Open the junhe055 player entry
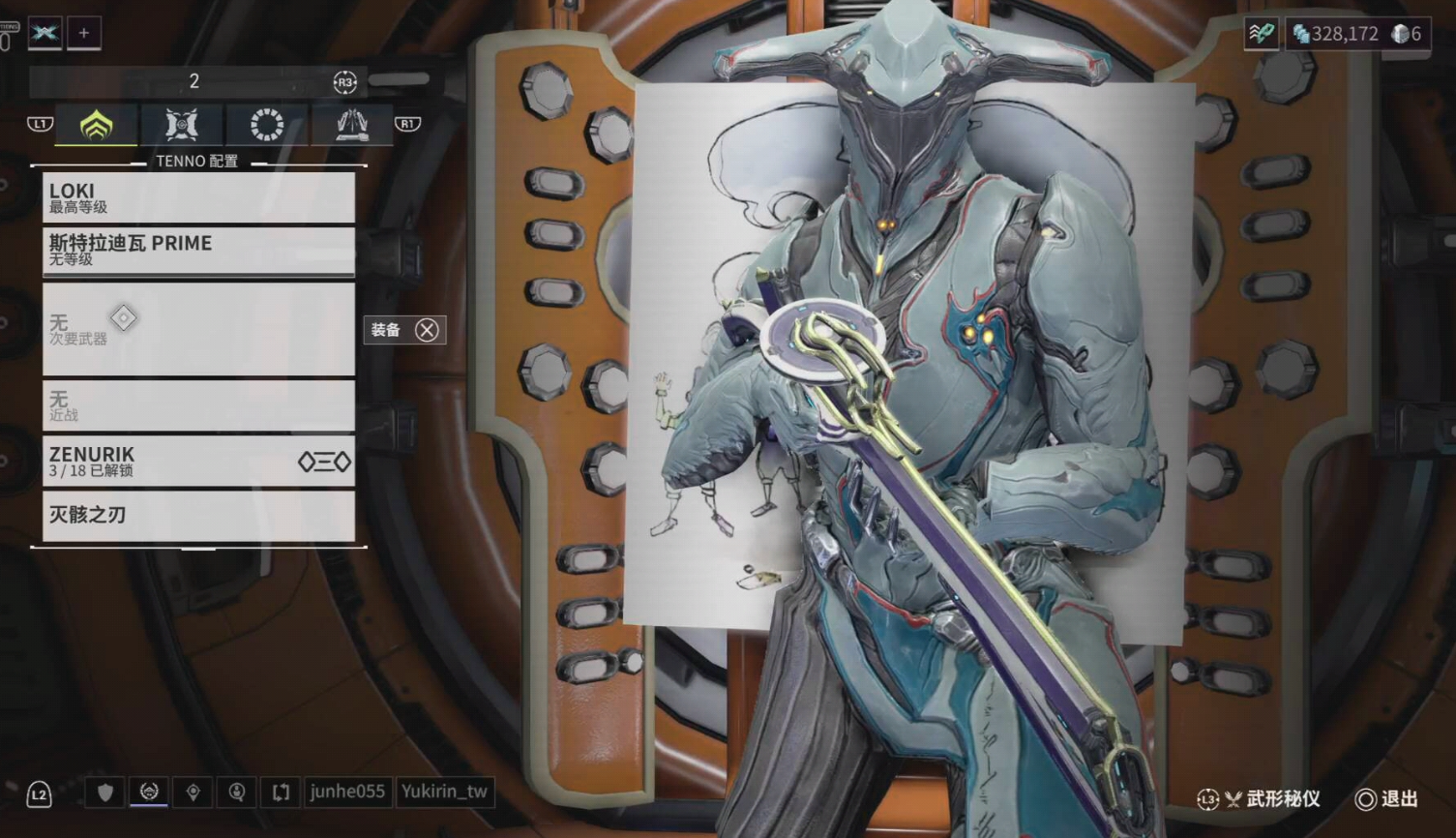Viewport: 1456px width, 838px height. (x=347, y=792)
